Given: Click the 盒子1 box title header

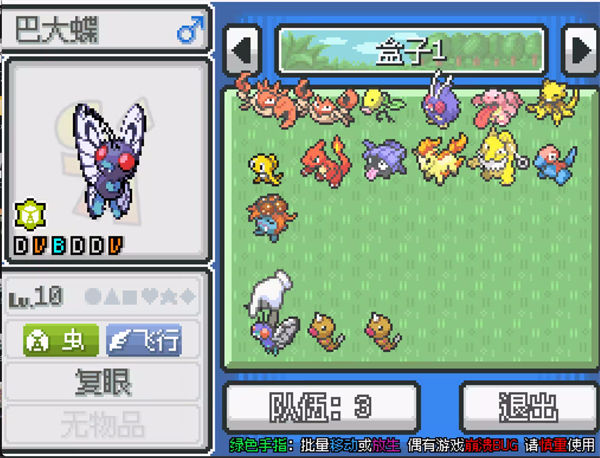Looking at the screenshot, I should 411,50.
